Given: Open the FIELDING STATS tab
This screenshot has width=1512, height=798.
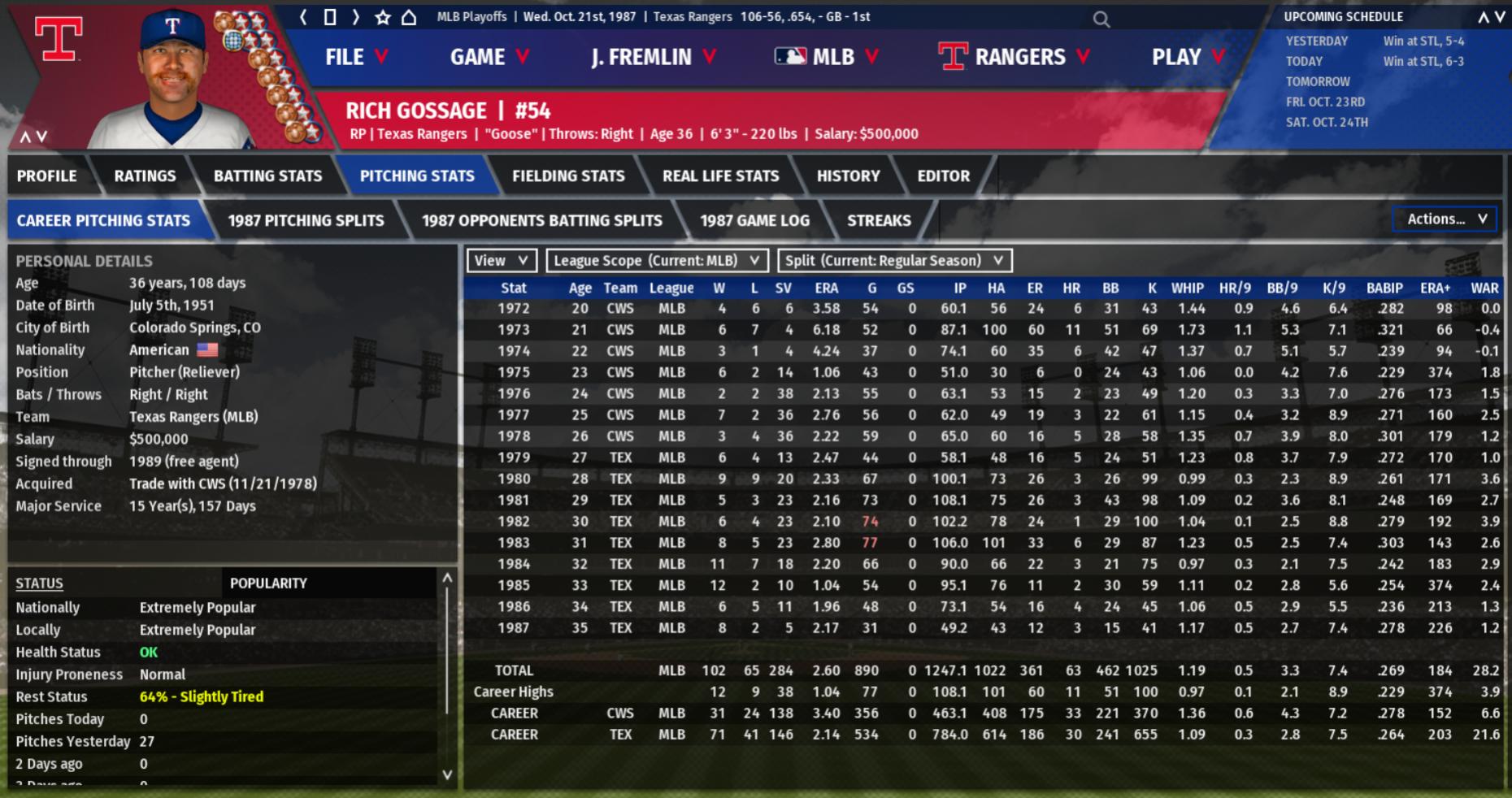Looking at the screenshot, I should click(x=568, y=176).
